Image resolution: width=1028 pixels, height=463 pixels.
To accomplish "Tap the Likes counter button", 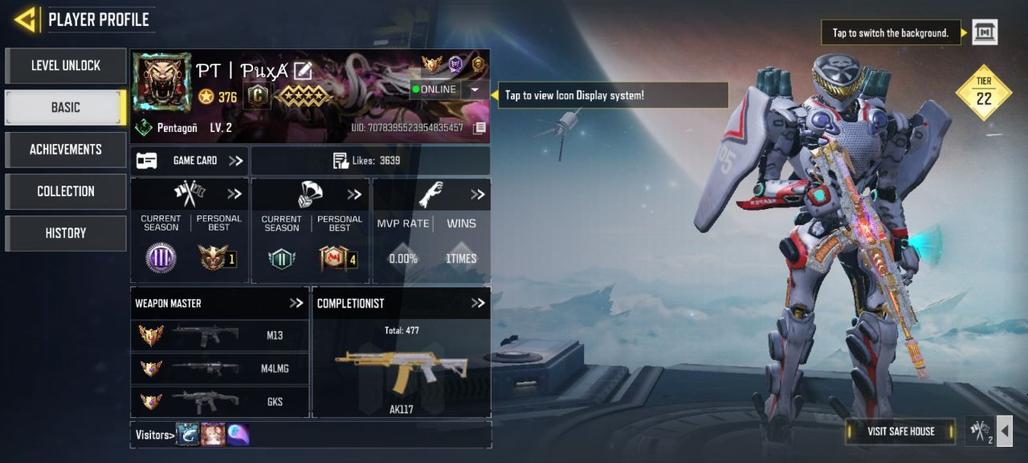I will point(369,161).
